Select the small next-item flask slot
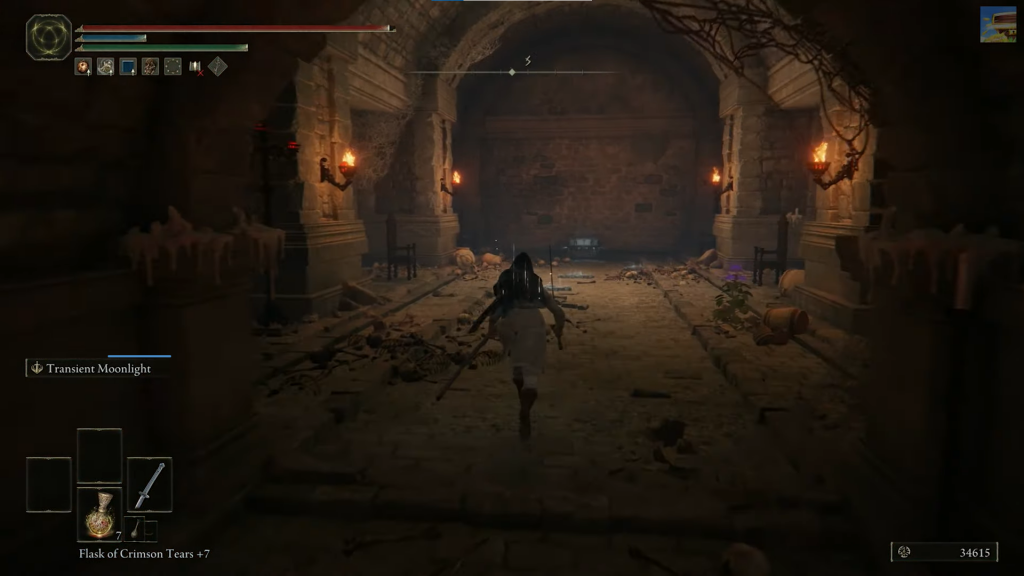The height and width of the screenshot is (576, 1024). 136,530
